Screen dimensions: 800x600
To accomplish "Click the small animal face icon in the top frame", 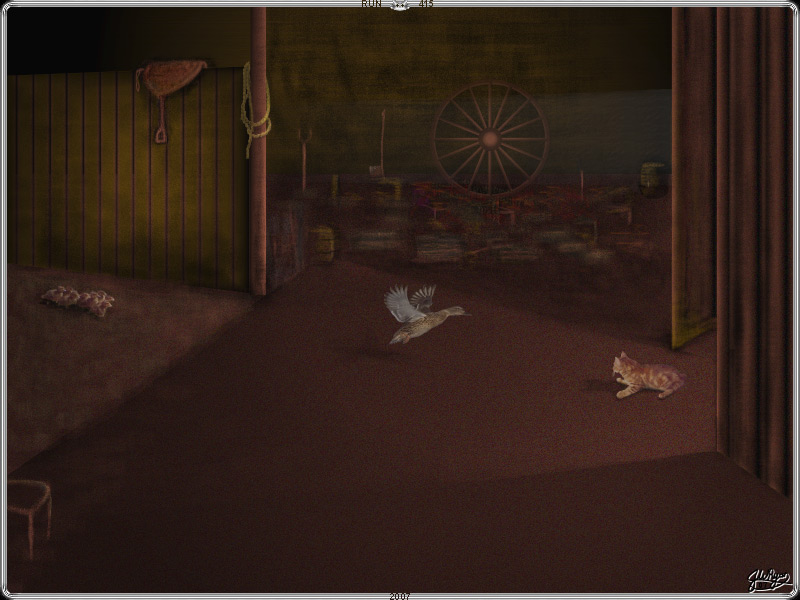I will (400, 5).
